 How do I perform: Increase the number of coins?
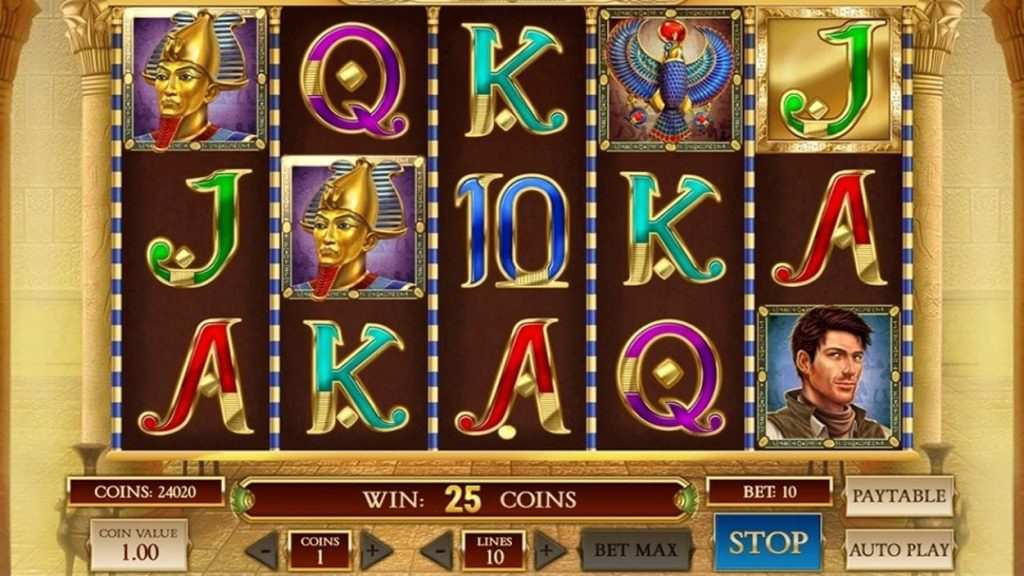375,550
